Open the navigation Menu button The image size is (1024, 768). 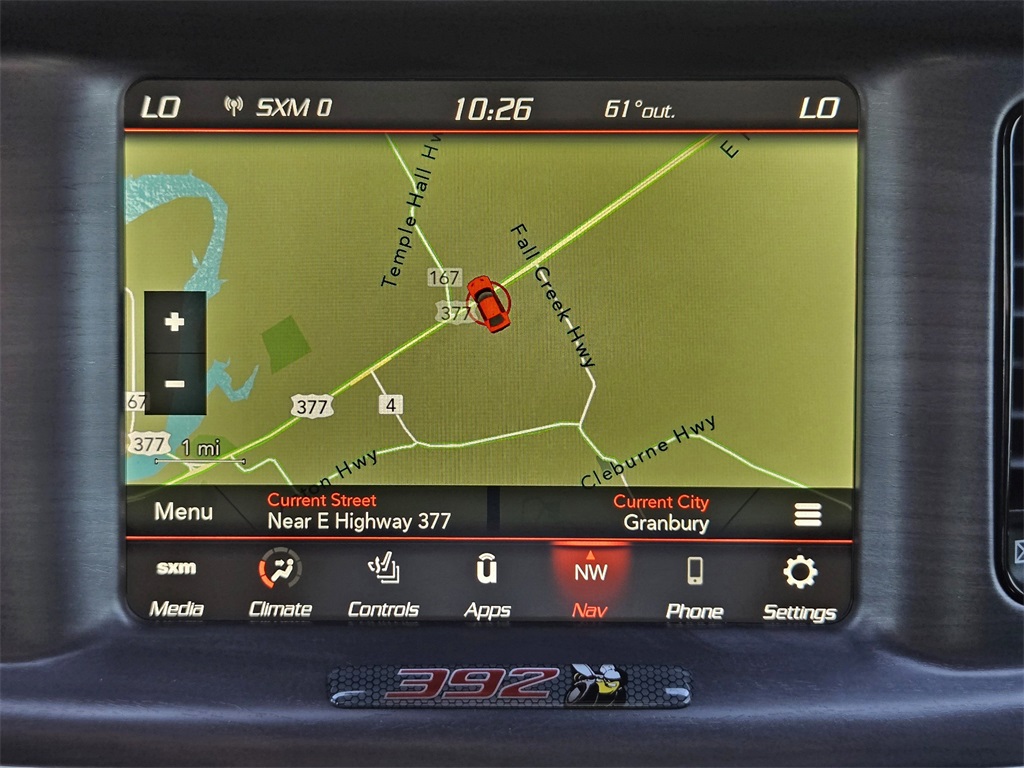coord(183,512)
